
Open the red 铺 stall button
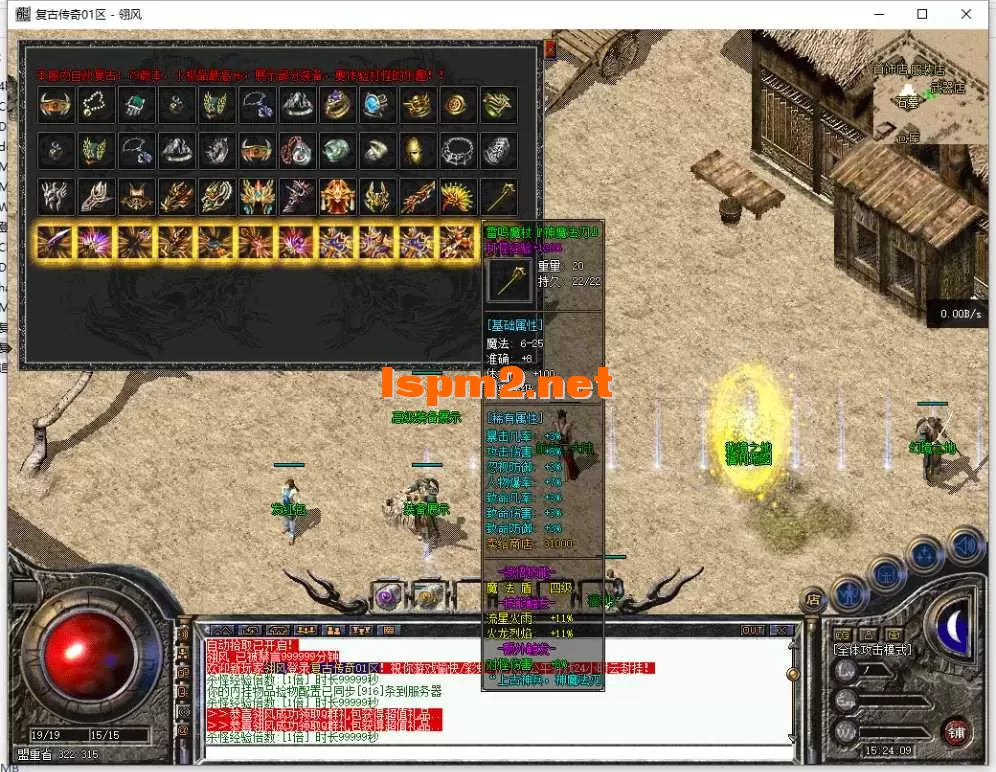pyautogui.click(x=955, y=730)
